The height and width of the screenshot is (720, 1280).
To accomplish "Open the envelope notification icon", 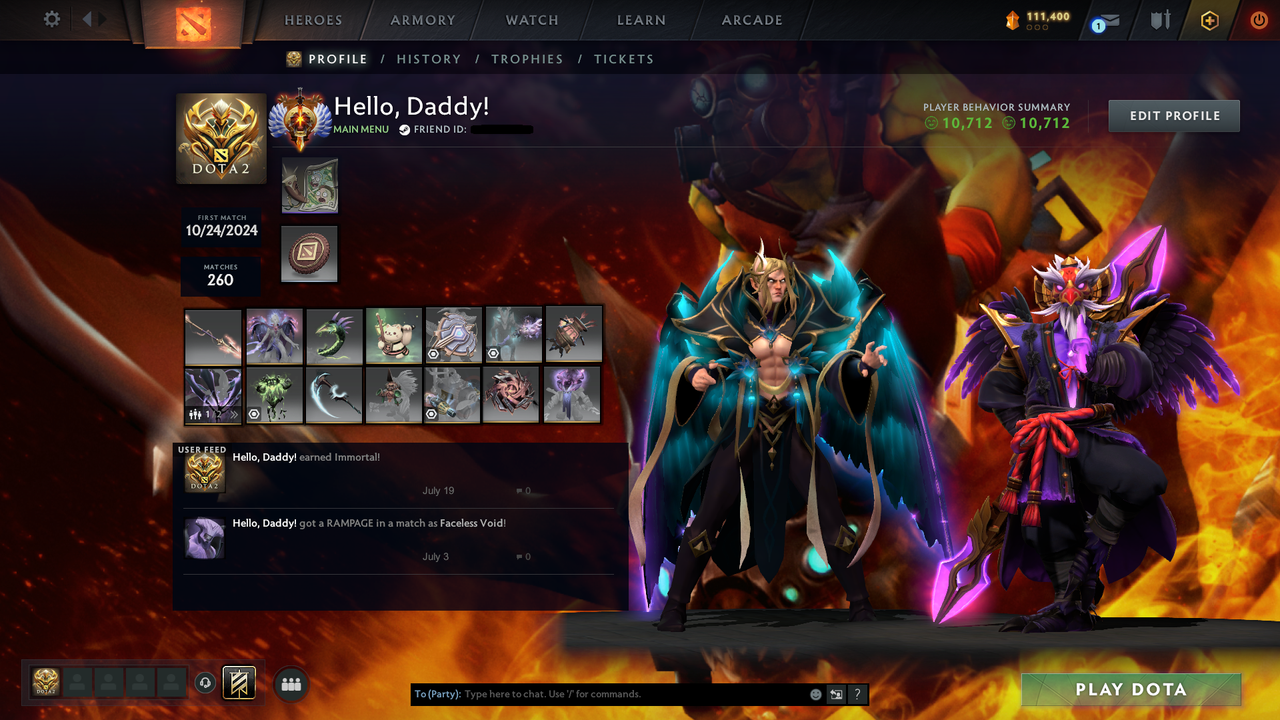I will click(1111, 19).
